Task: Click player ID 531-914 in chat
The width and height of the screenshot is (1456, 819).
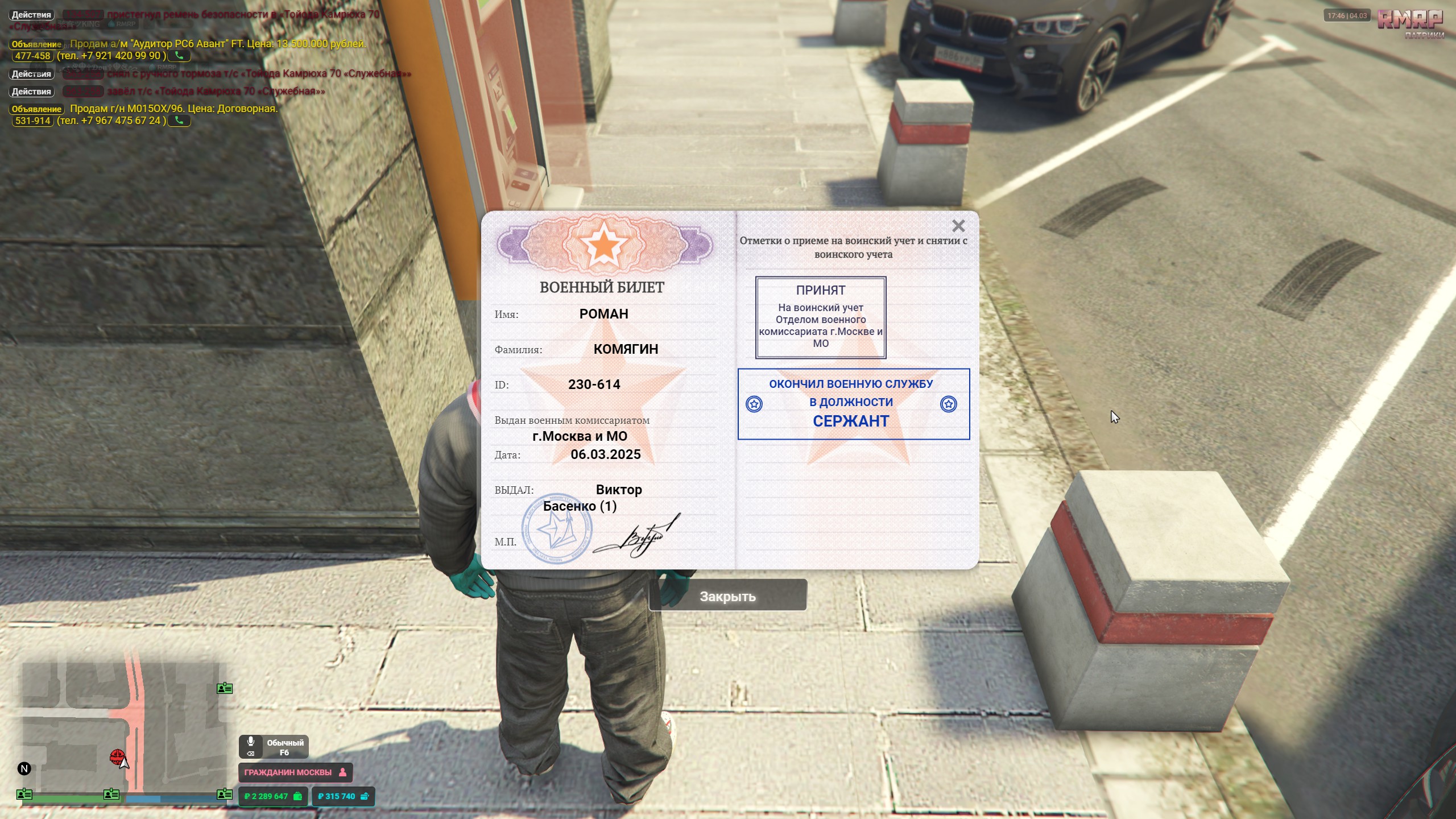Action: (x=33, y=121)
